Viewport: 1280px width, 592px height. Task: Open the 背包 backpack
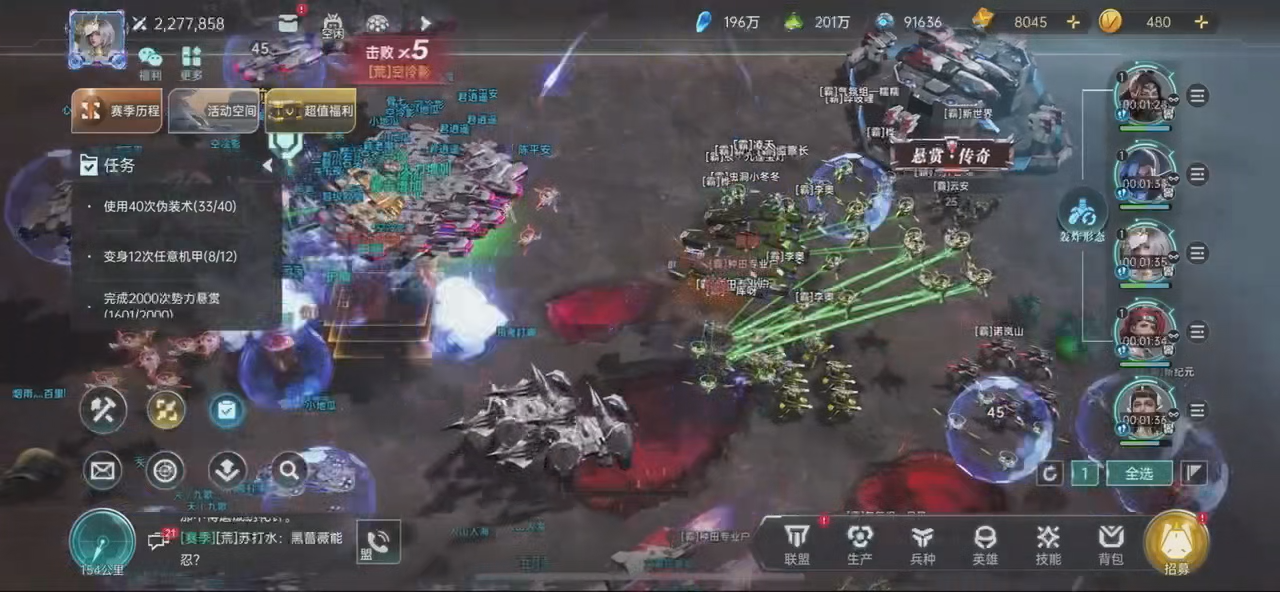[1110, 544]
